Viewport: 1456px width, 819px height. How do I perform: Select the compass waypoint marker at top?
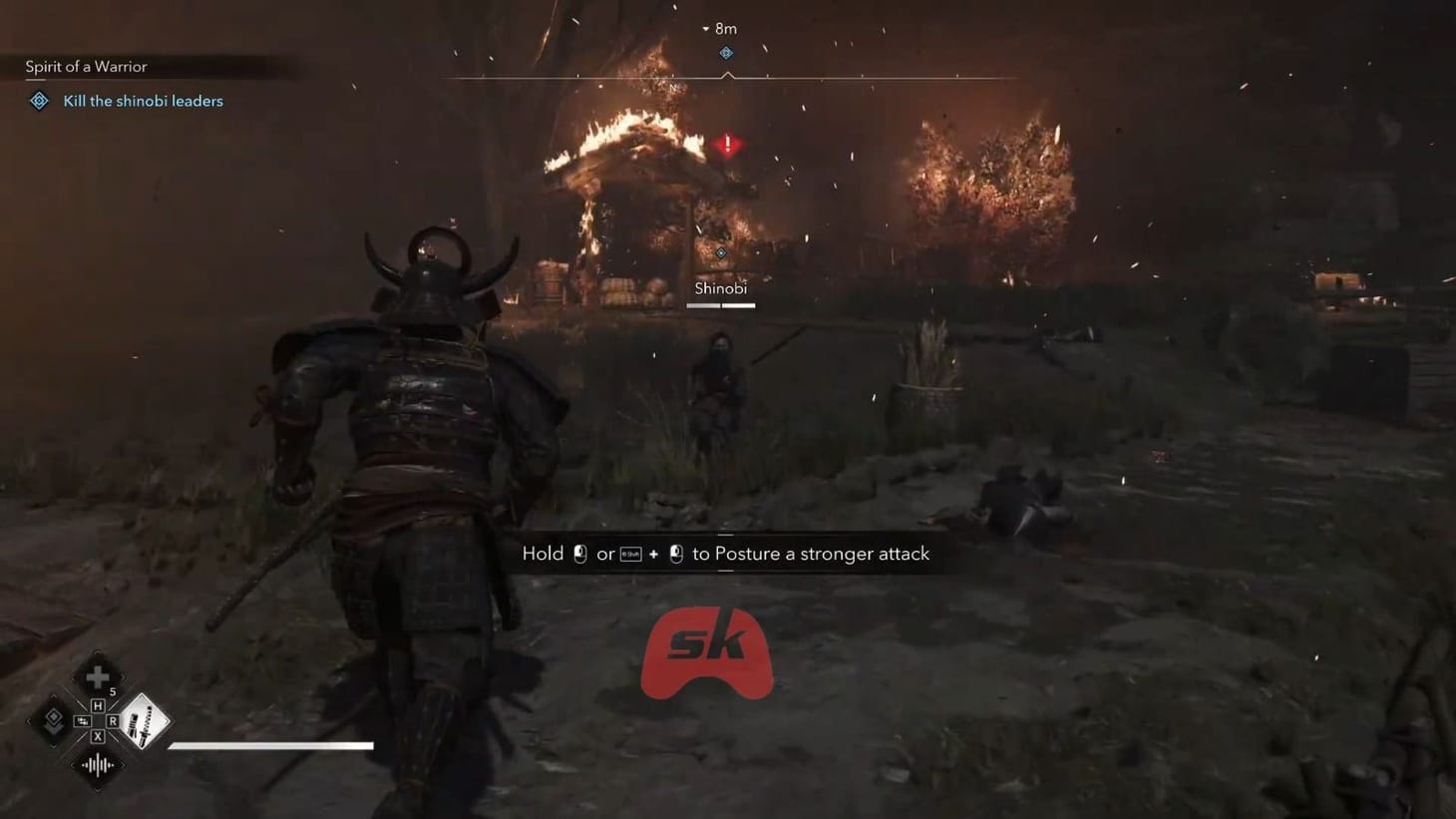(726, 53)
